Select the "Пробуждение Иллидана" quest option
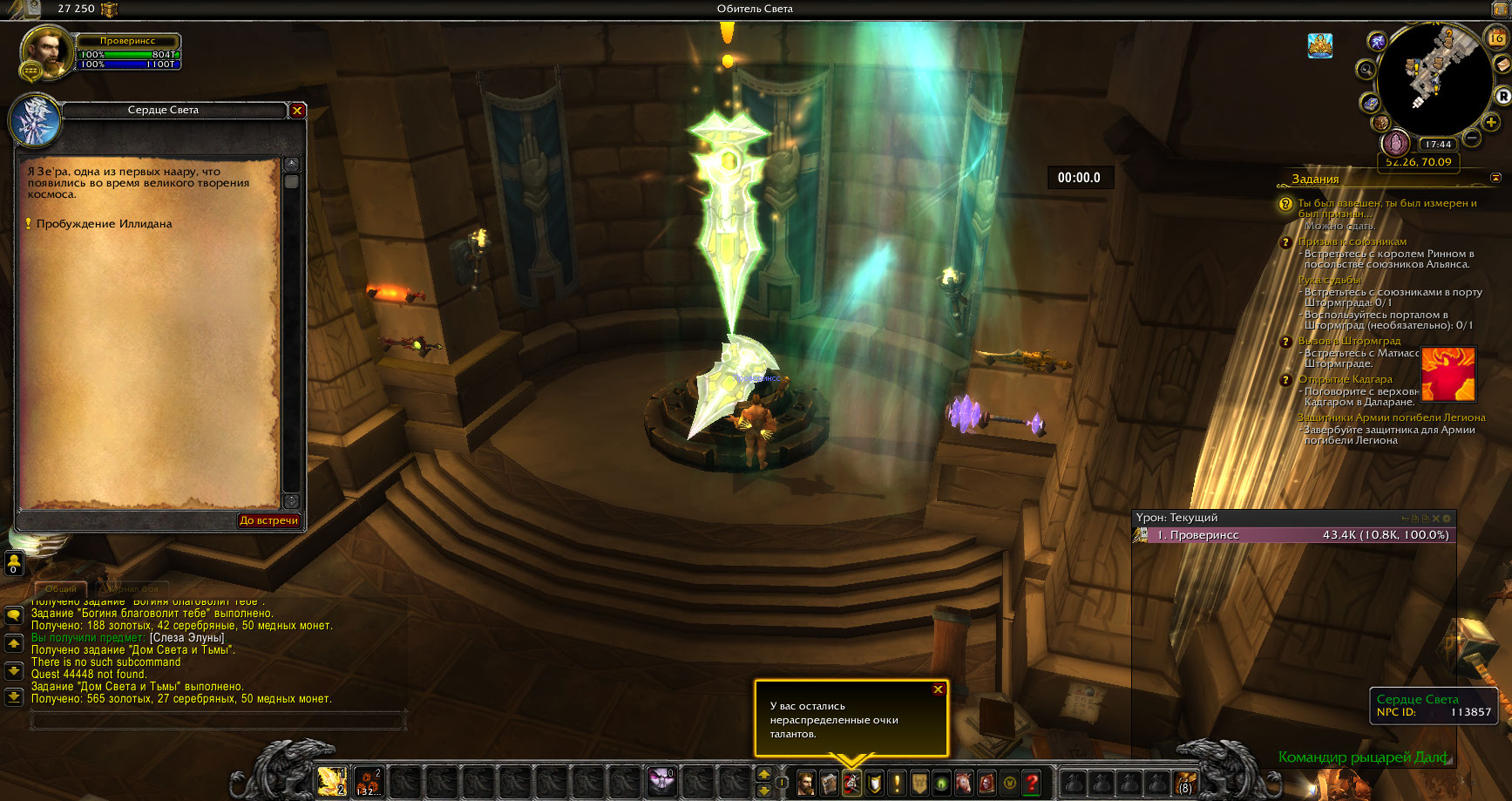Screen dimensions: 1512x801 coord(104,224)
